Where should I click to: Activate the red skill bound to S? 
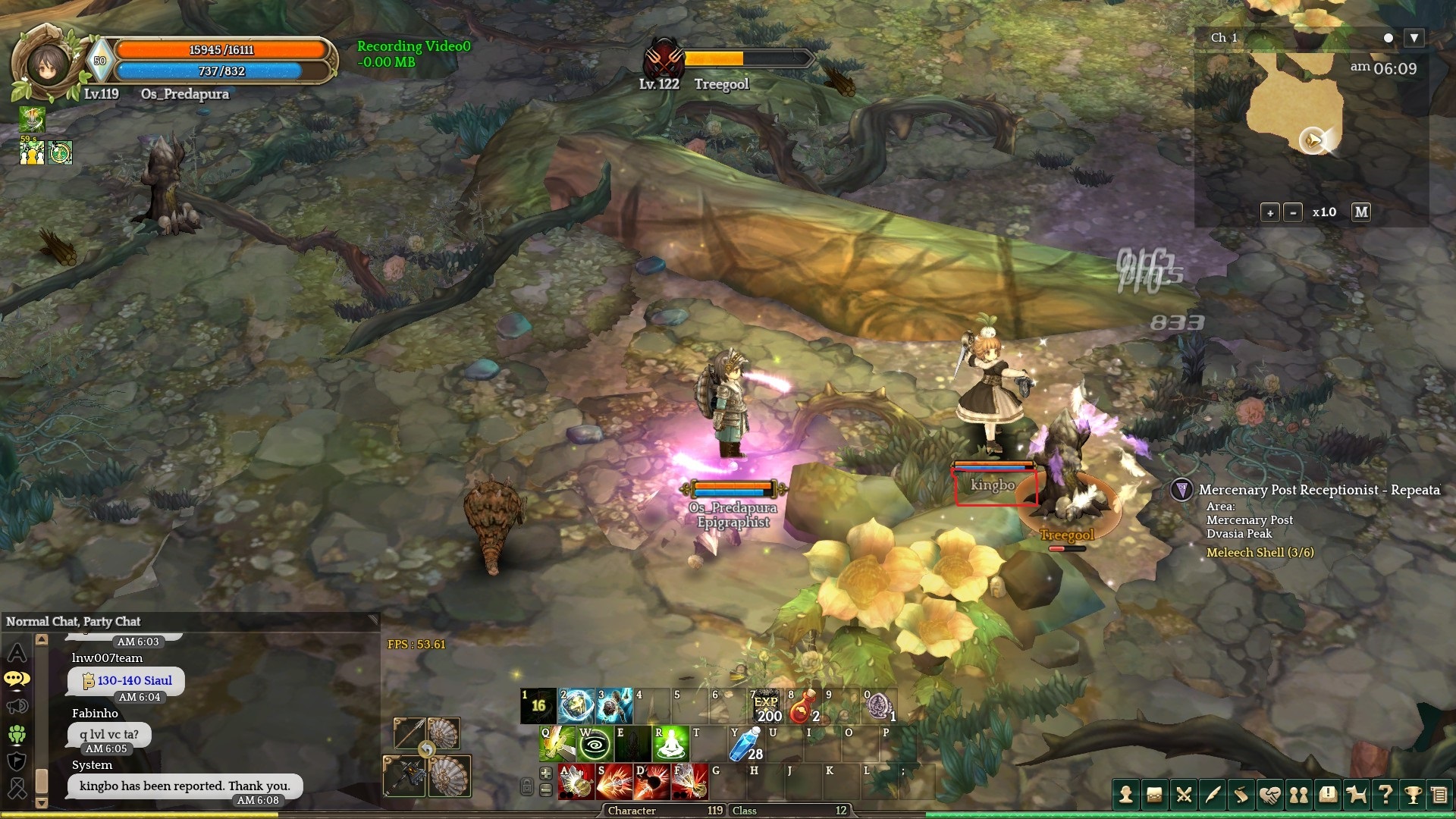[613, 783]
